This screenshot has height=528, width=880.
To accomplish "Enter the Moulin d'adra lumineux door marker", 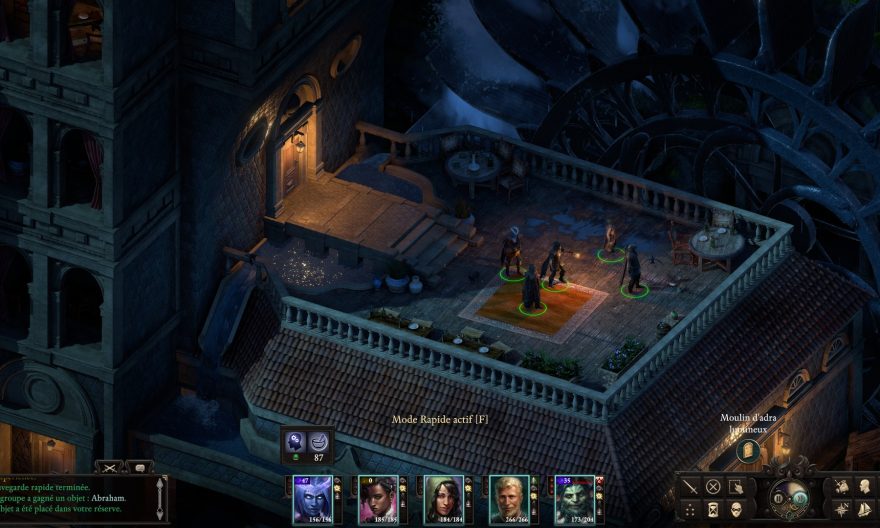I will (x=746, y=451).
